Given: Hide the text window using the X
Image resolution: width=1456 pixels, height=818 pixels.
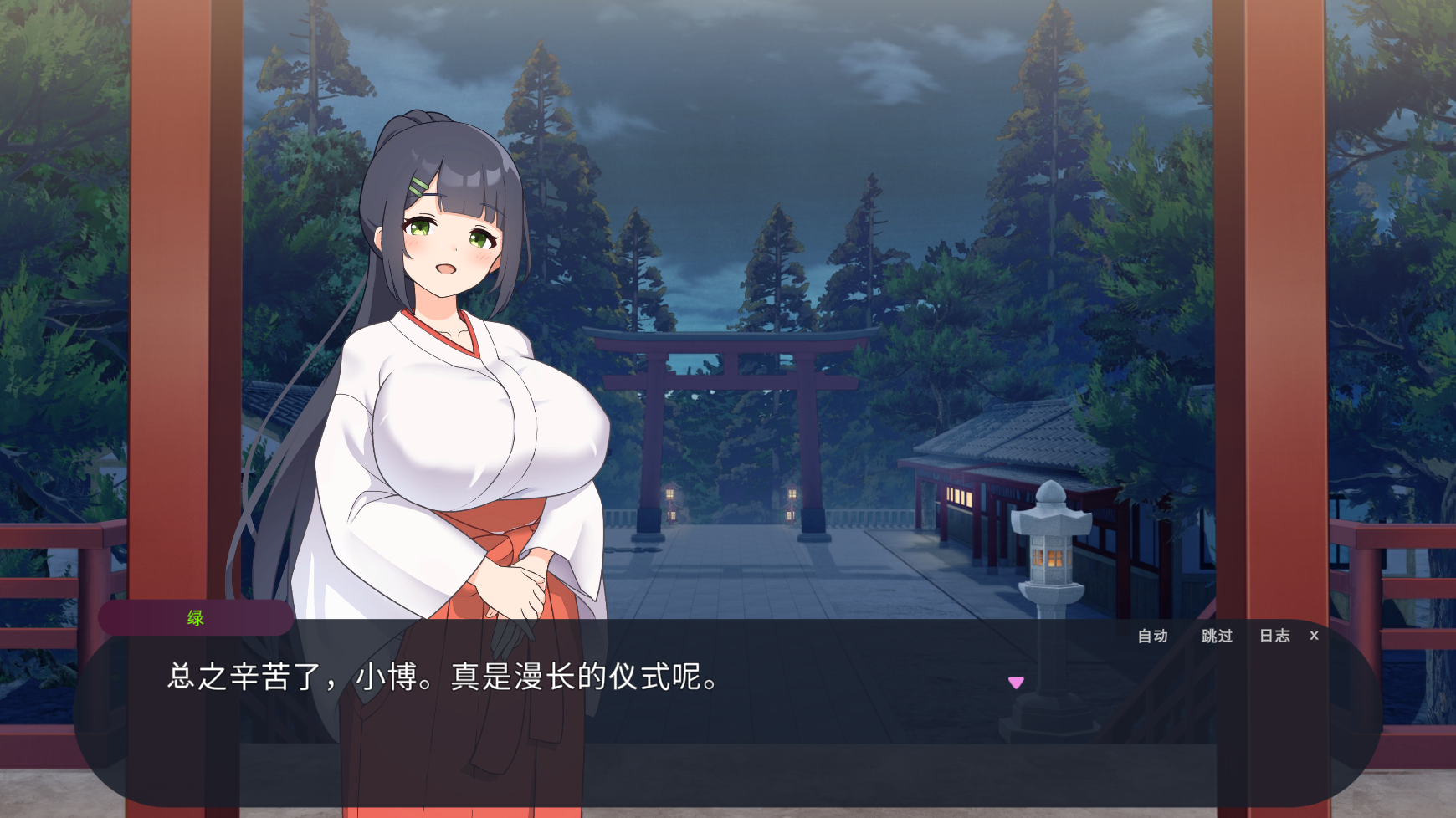Looking at the screenshot, I should (1314, 636).
